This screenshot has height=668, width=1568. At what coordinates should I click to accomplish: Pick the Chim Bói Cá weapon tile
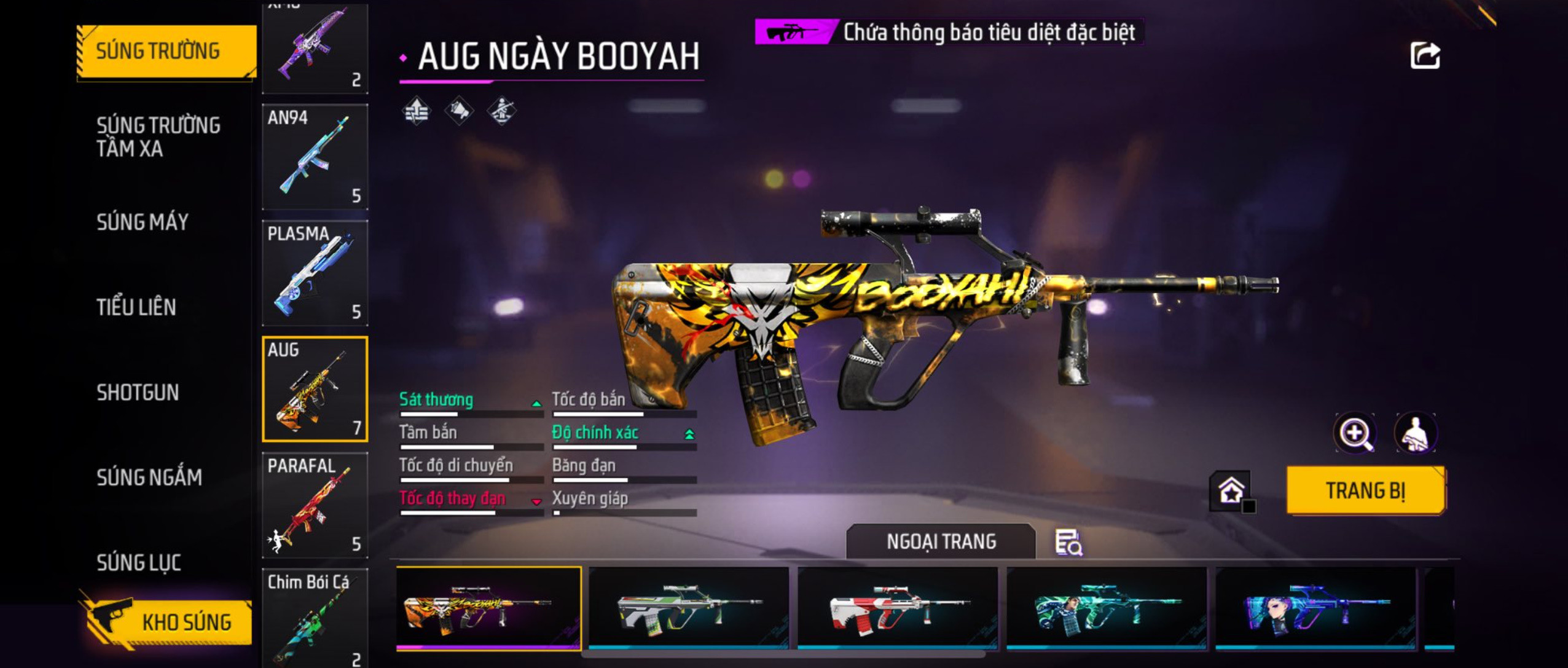tap(315, 618)
